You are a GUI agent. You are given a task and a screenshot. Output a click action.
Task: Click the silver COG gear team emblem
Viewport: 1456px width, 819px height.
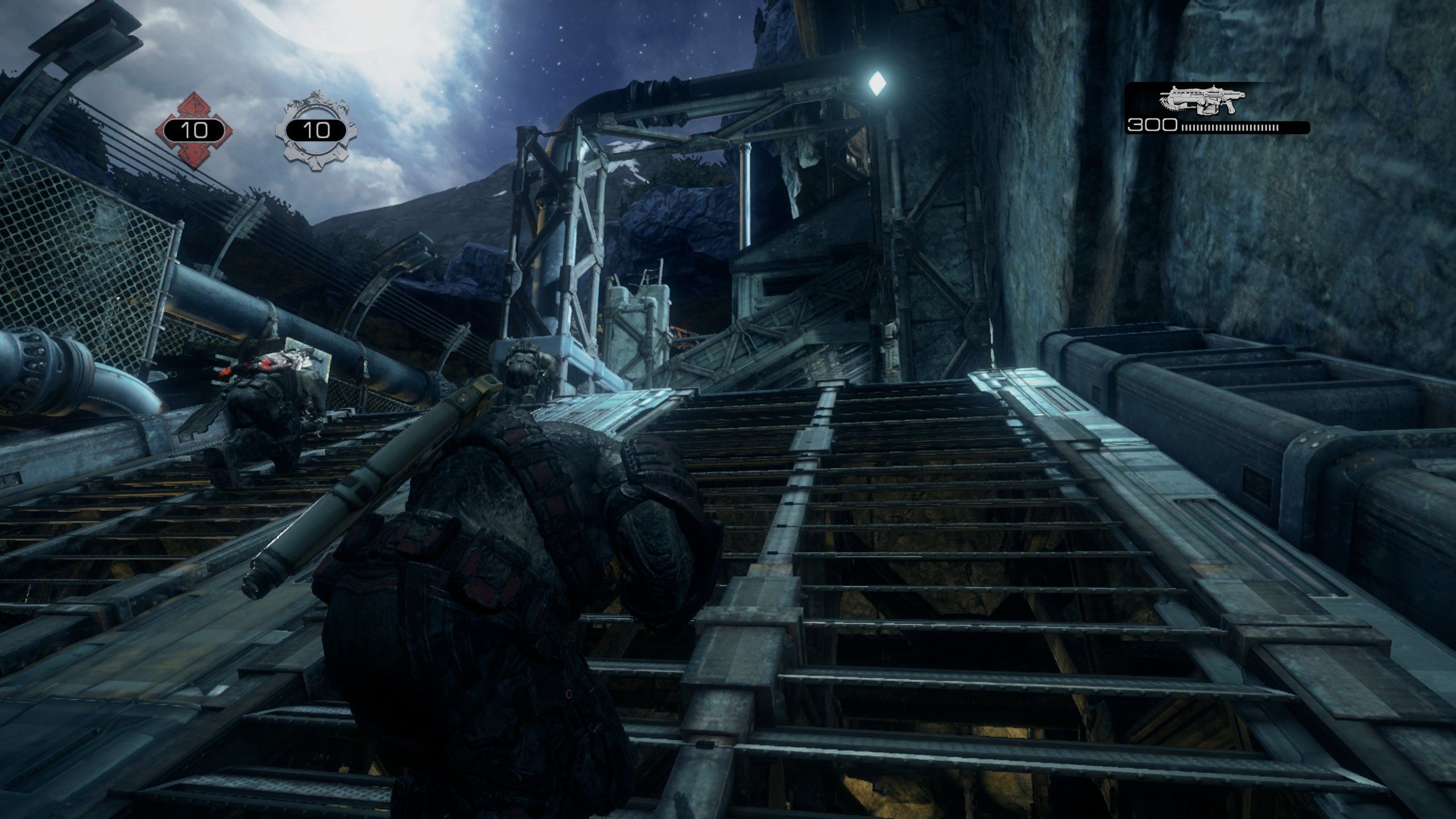(316, 130)
